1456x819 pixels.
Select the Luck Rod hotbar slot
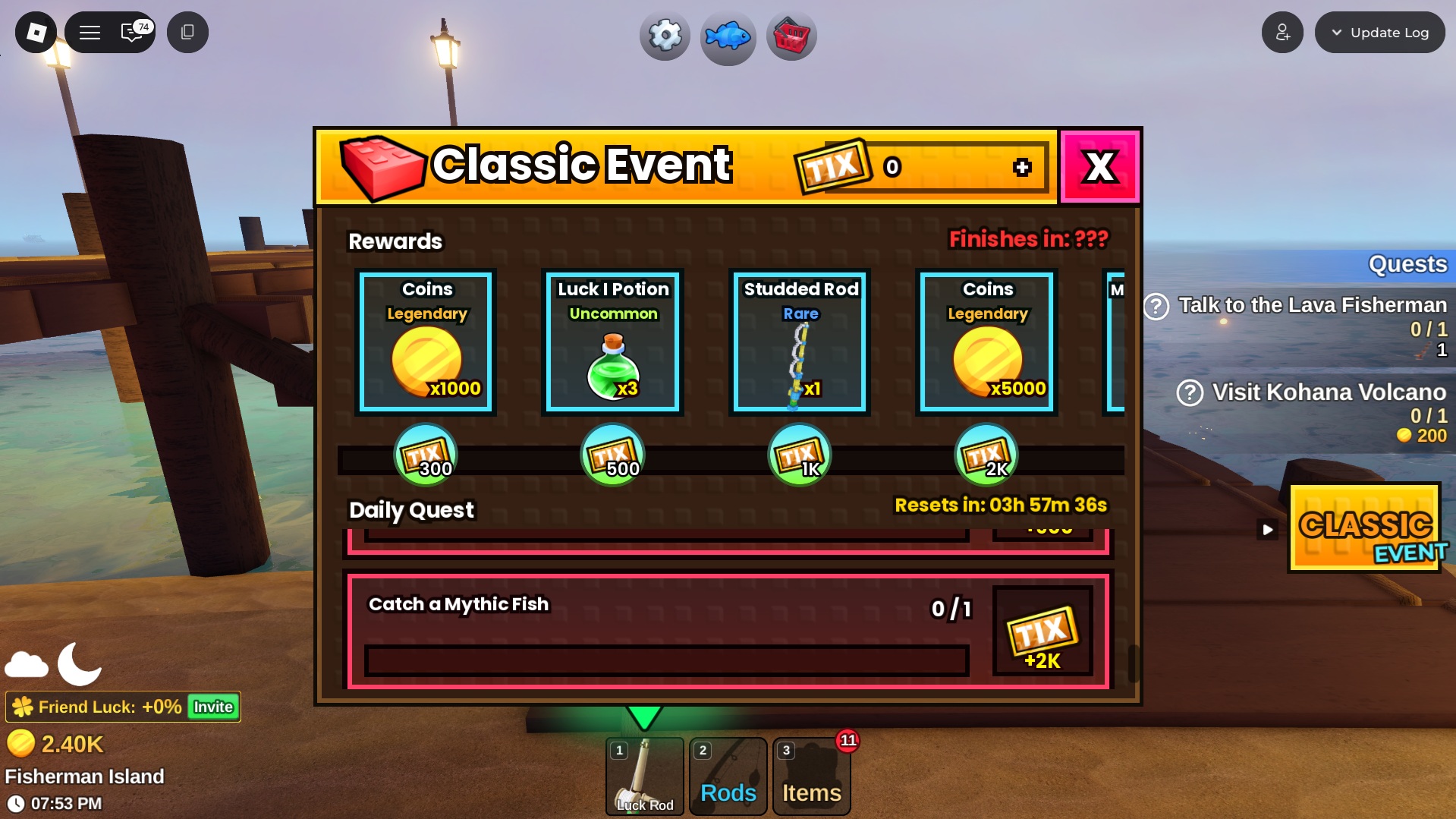click(x=644, y=776)
